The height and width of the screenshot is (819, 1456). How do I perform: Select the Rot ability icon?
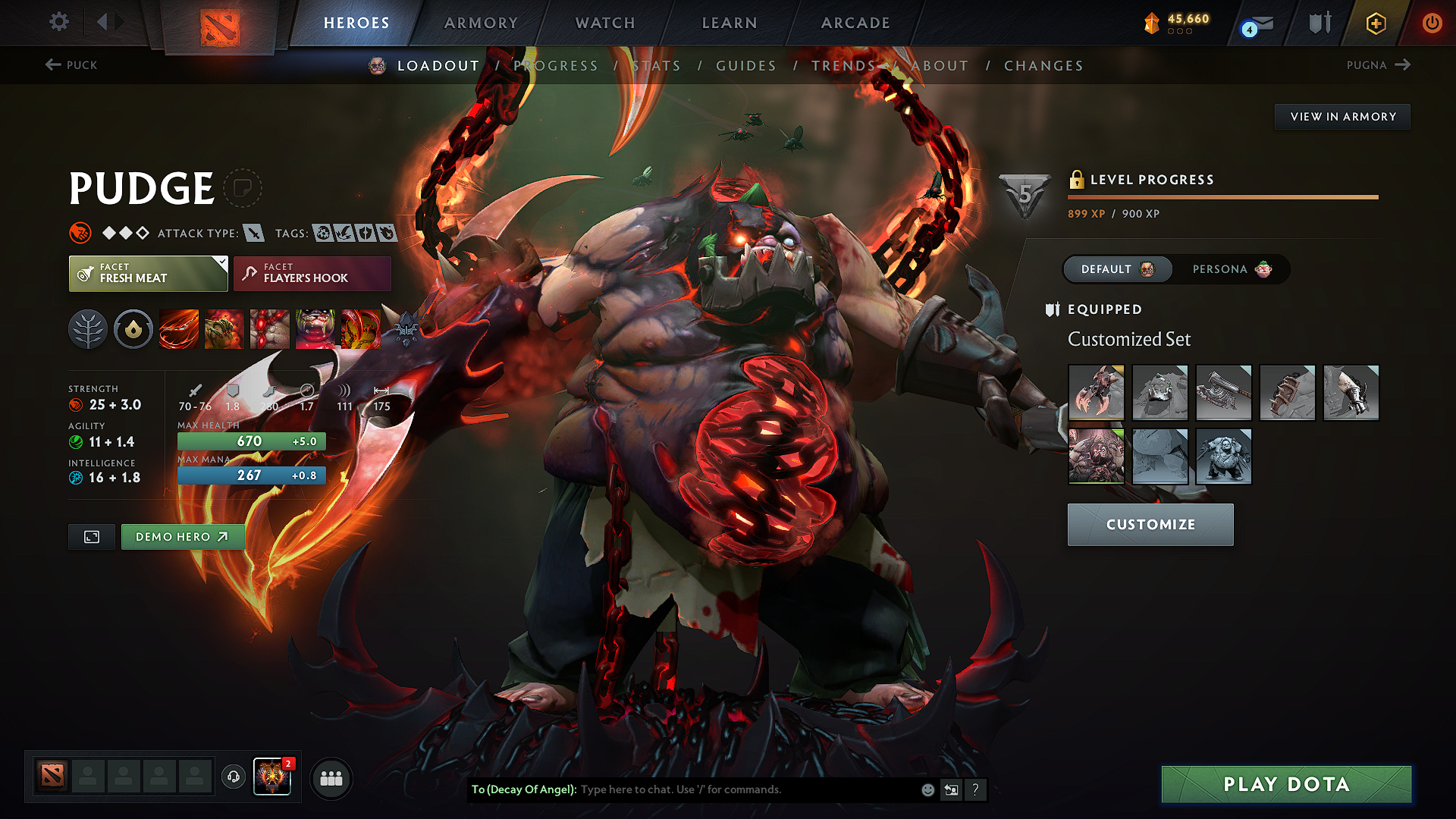[x=224, y=329]
